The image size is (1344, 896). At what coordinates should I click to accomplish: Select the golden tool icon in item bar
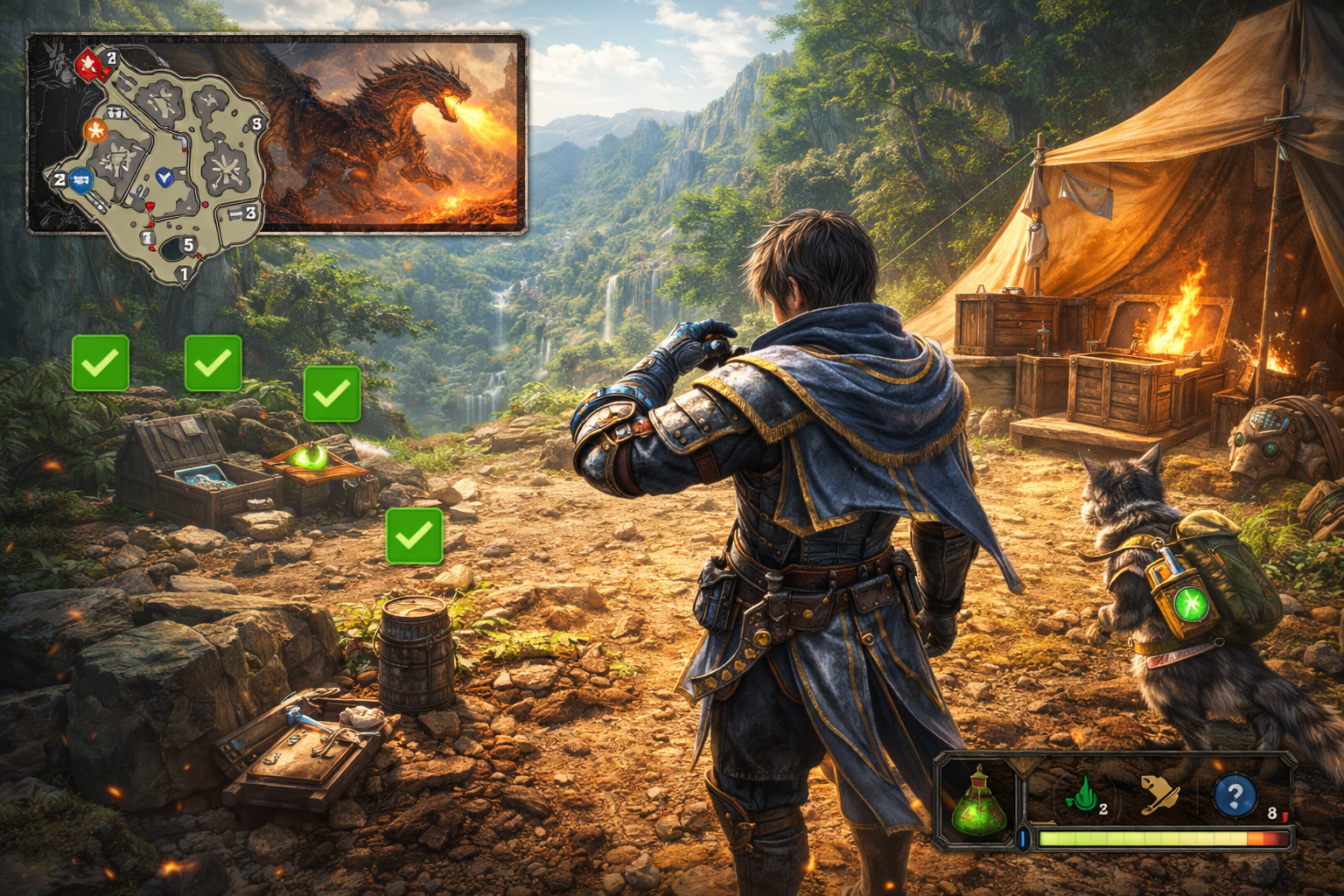point(1159,795)
